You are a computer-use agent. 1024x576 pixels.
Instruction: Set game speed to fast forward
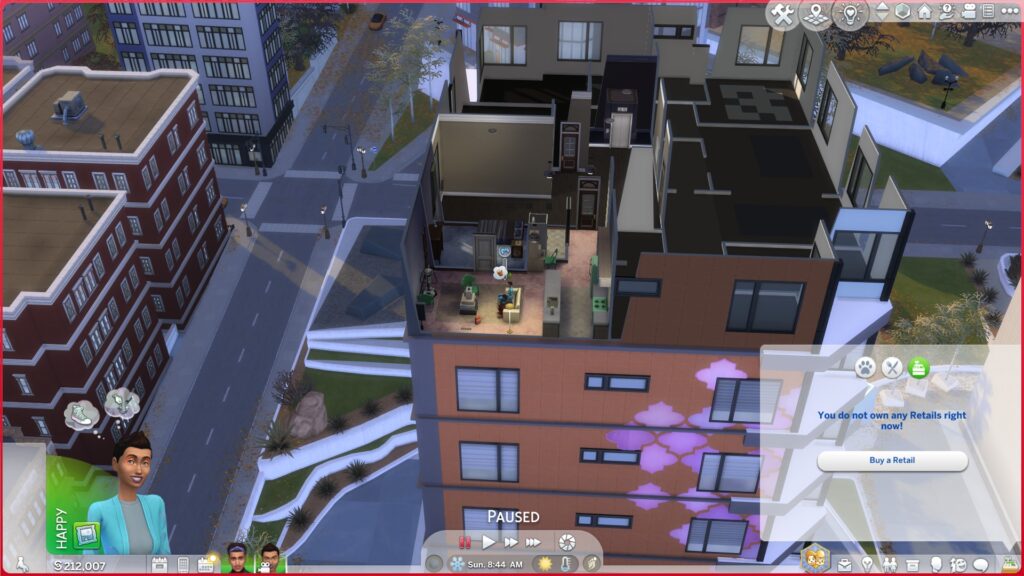click(x=511, y=542)
